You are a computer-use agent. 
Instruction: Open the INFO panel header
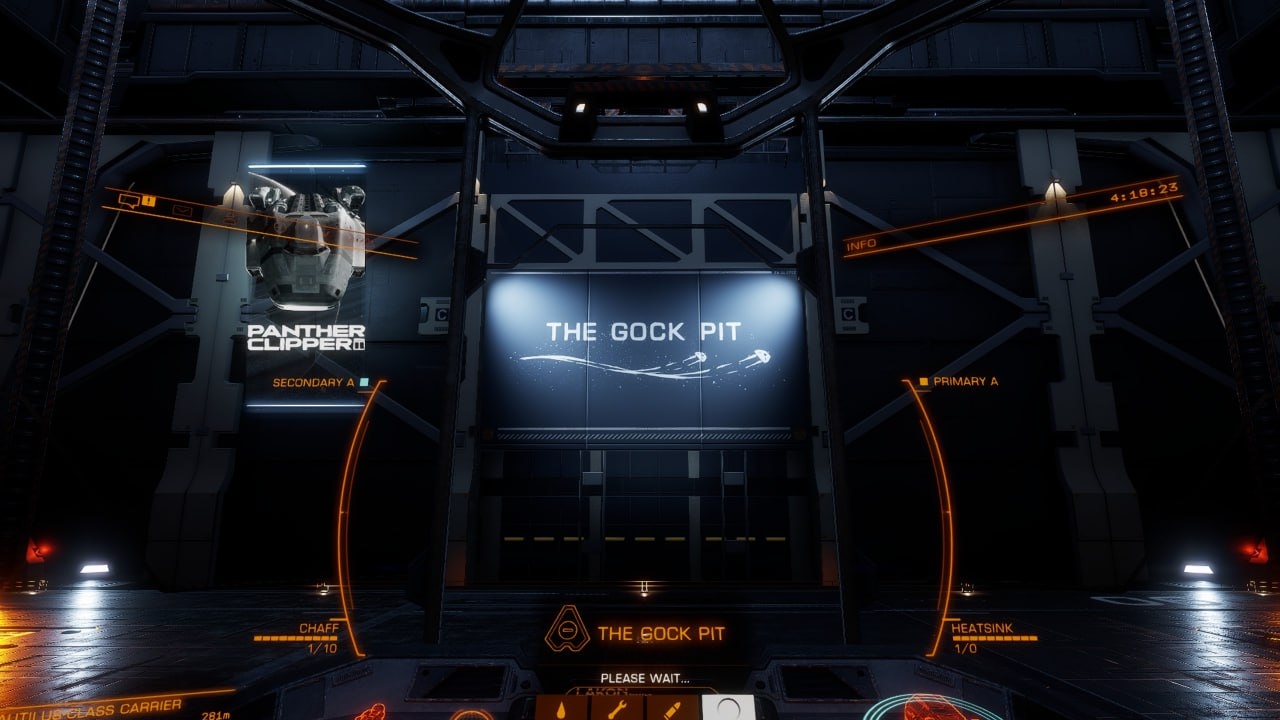click(x=861, y=245)
